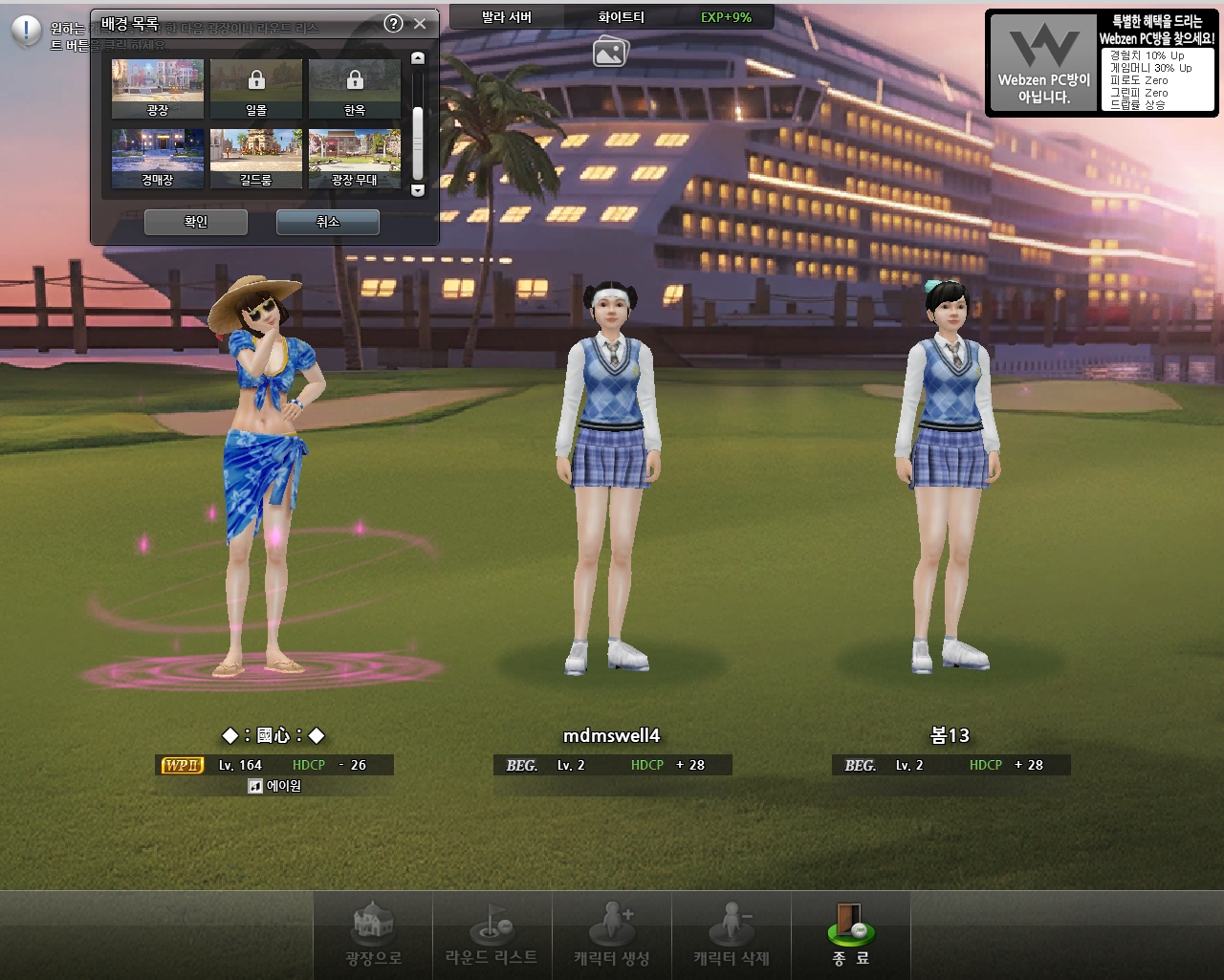The image size is (1224, 980).
Task: Open the 라운드 리스트 round list
Action: click(x=492, y=936)
